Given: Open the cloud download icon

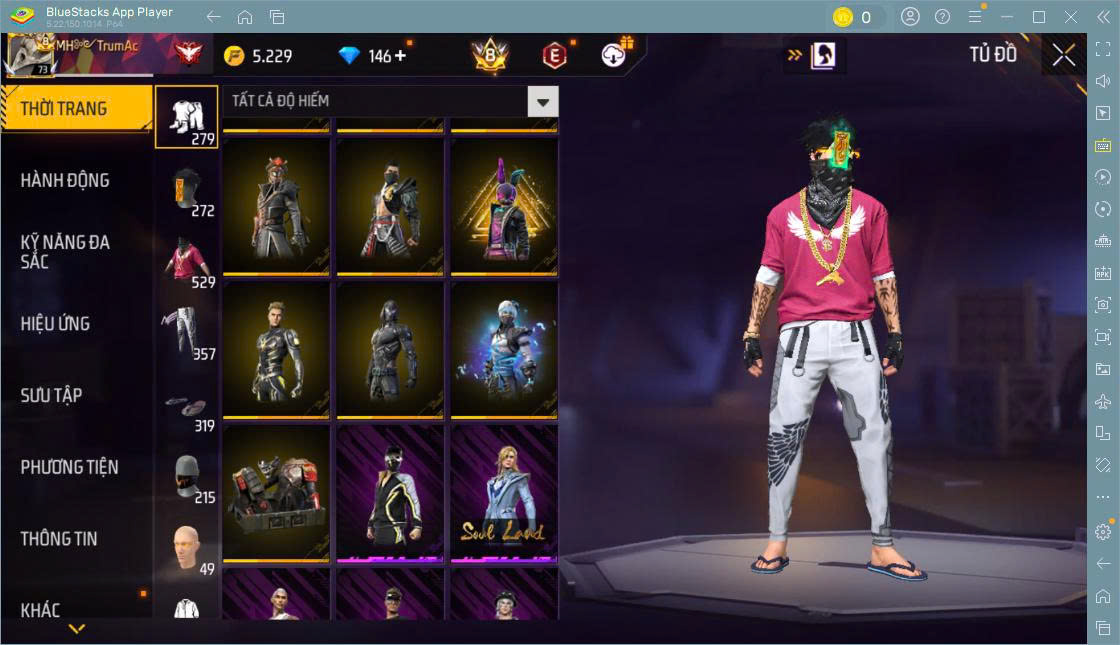Looking at the screenshot, I should point(615,56).
